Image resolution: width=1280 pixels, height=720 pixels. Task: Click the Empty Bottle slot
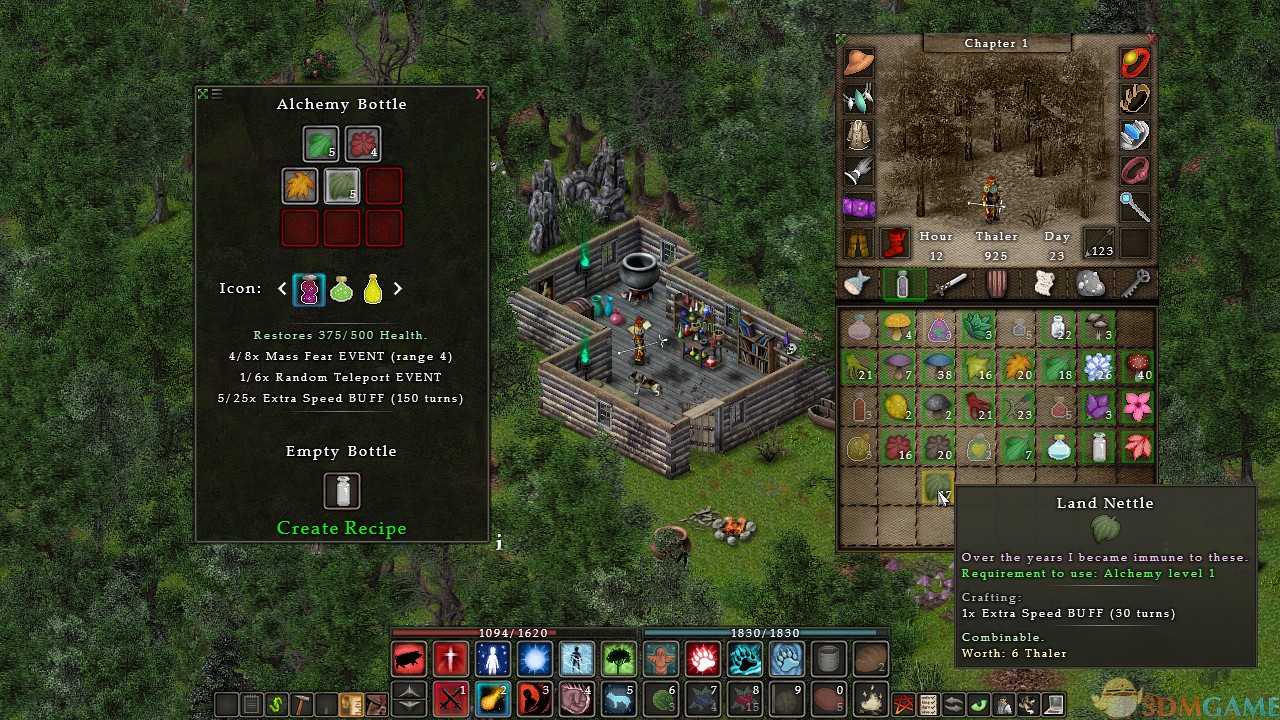point(342,491)
